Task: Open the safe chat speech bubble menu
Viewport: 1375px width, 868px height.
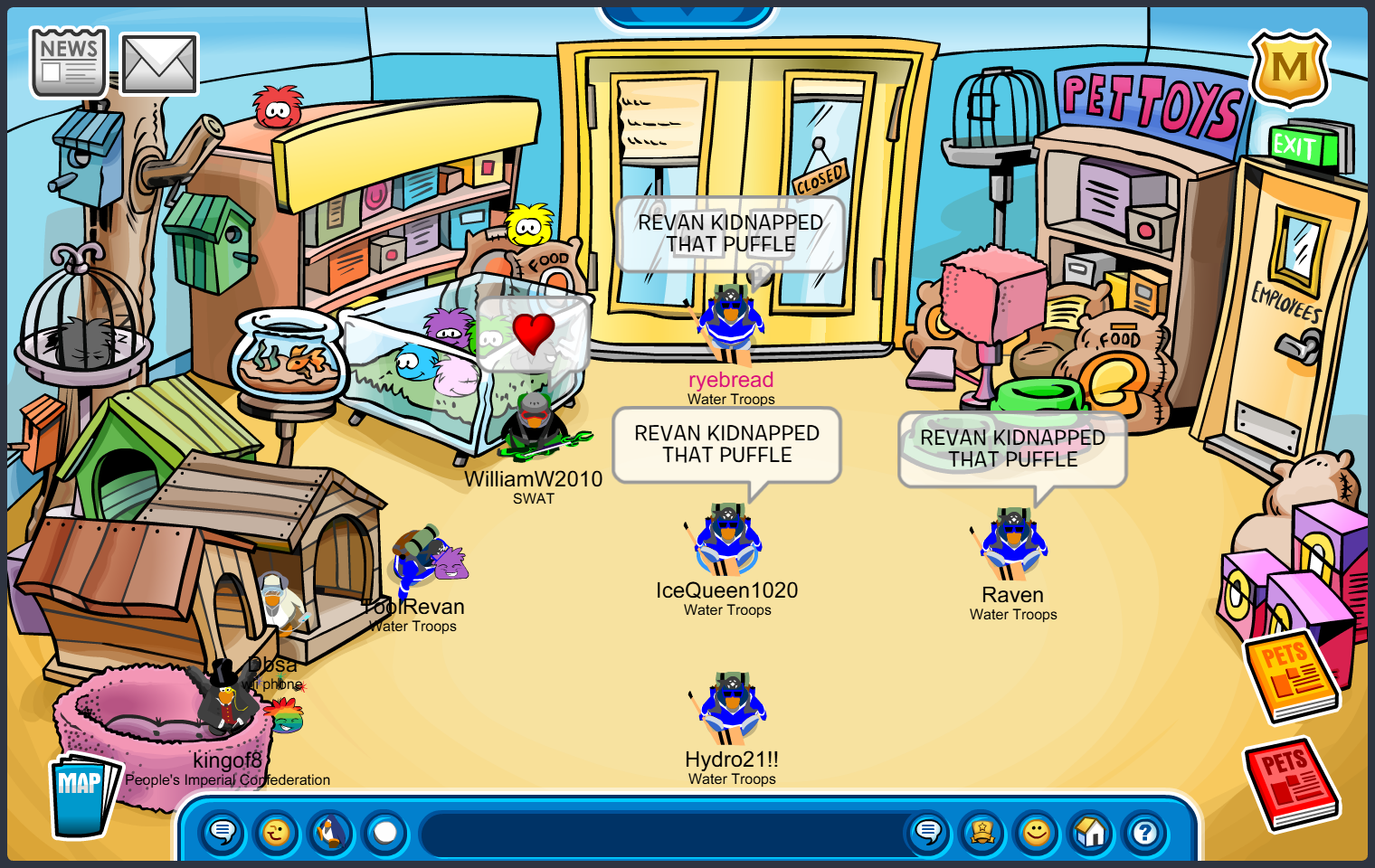Action: (223, 832)
